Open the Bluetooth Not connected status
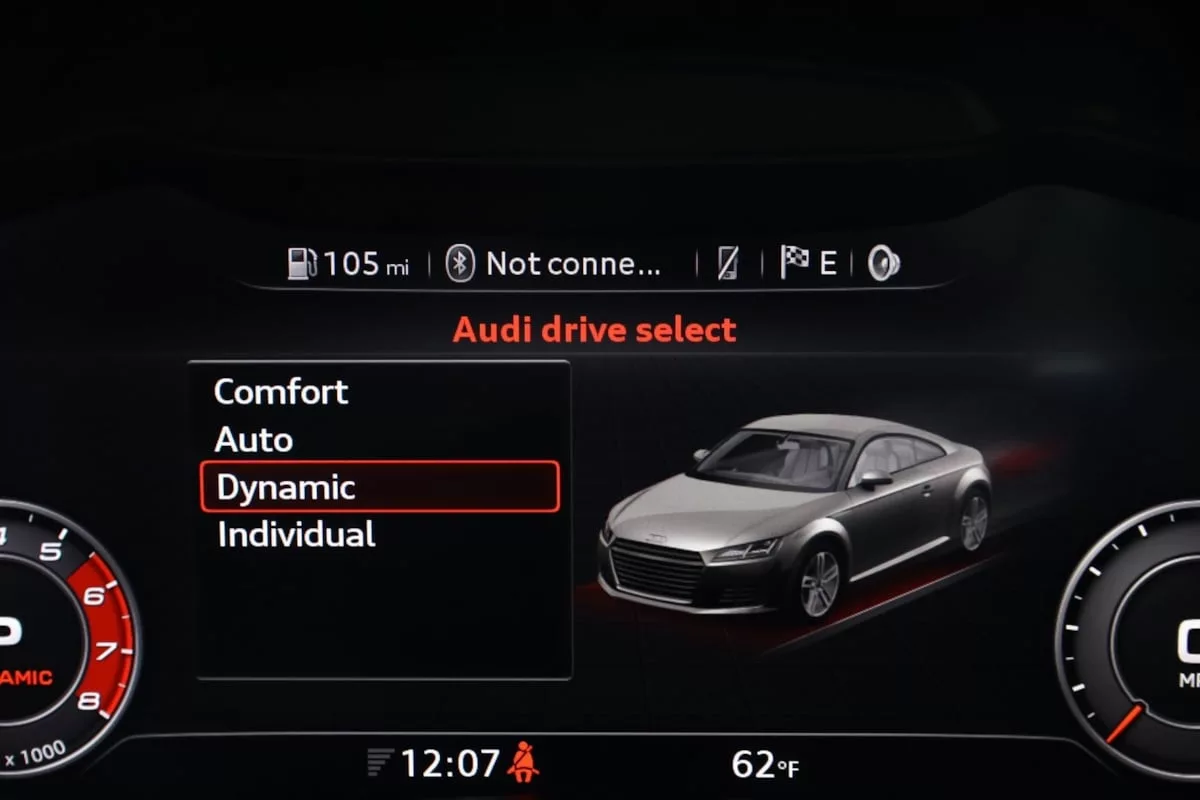This screenshot has width=1200, height=800. coord(555,264)
